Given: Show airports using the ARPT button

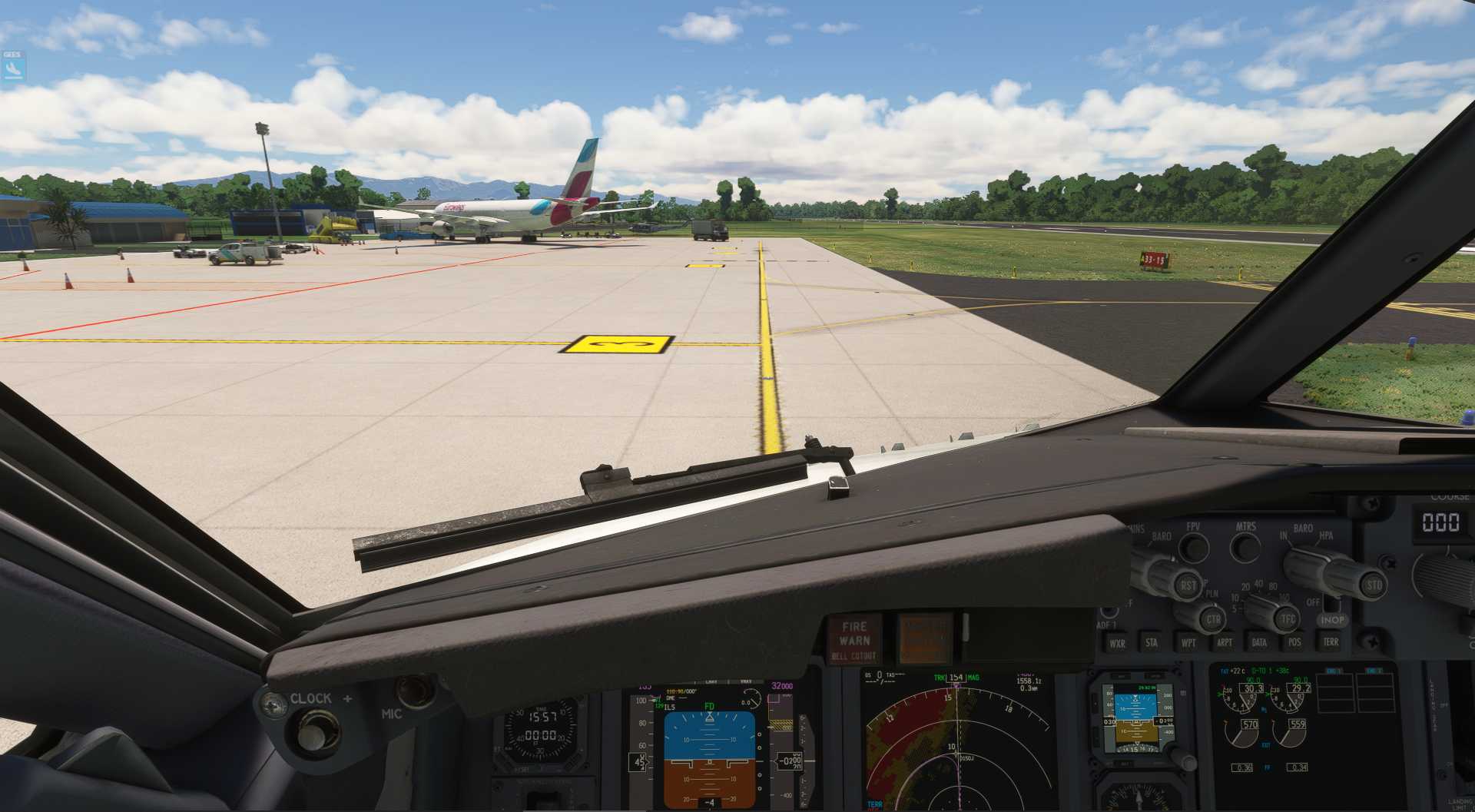Looking at the screenshot, I should [1225, 643].
